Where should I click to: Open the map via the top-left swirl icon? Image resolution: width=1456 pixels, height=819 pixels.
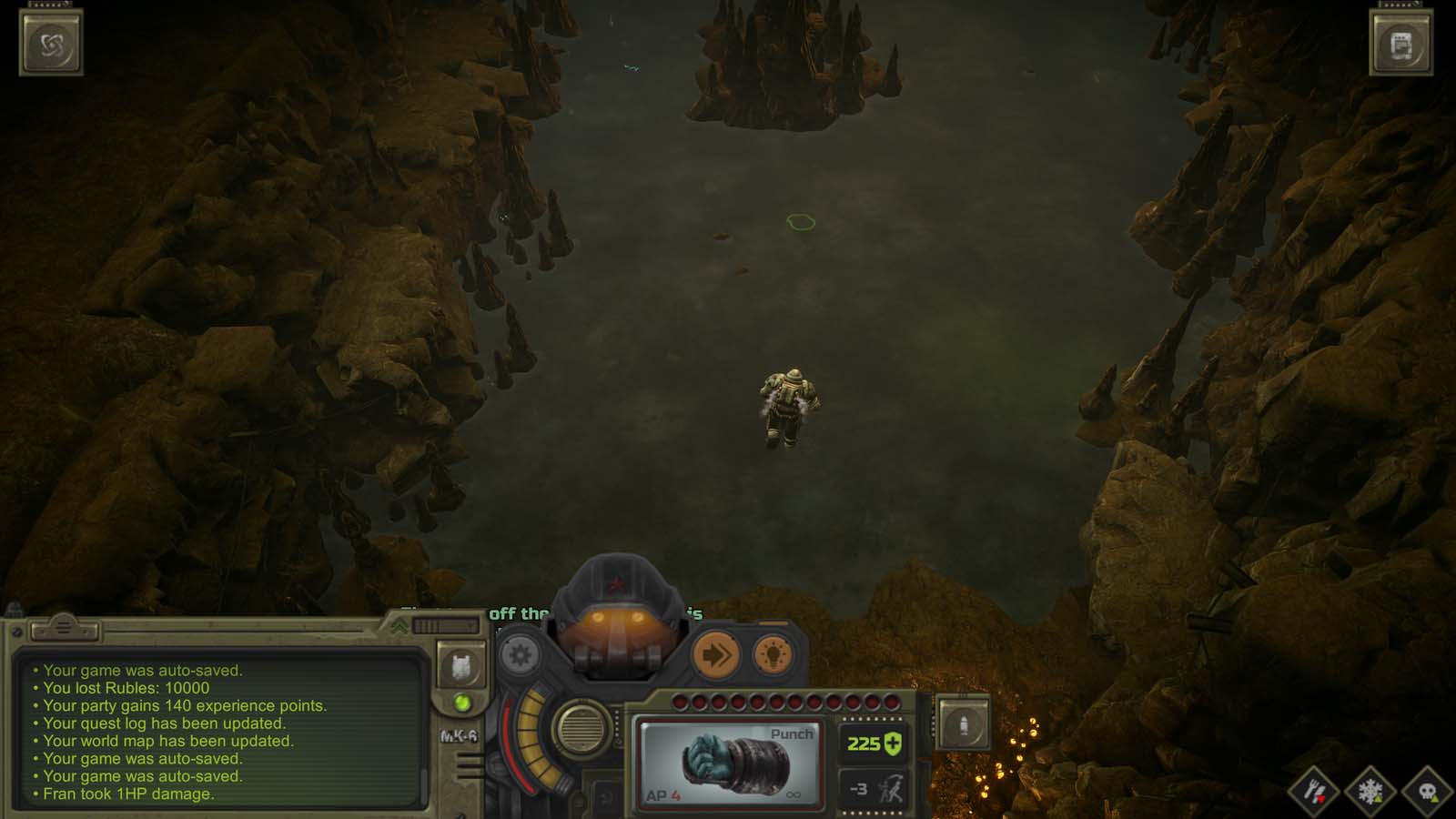pos(51,40)
